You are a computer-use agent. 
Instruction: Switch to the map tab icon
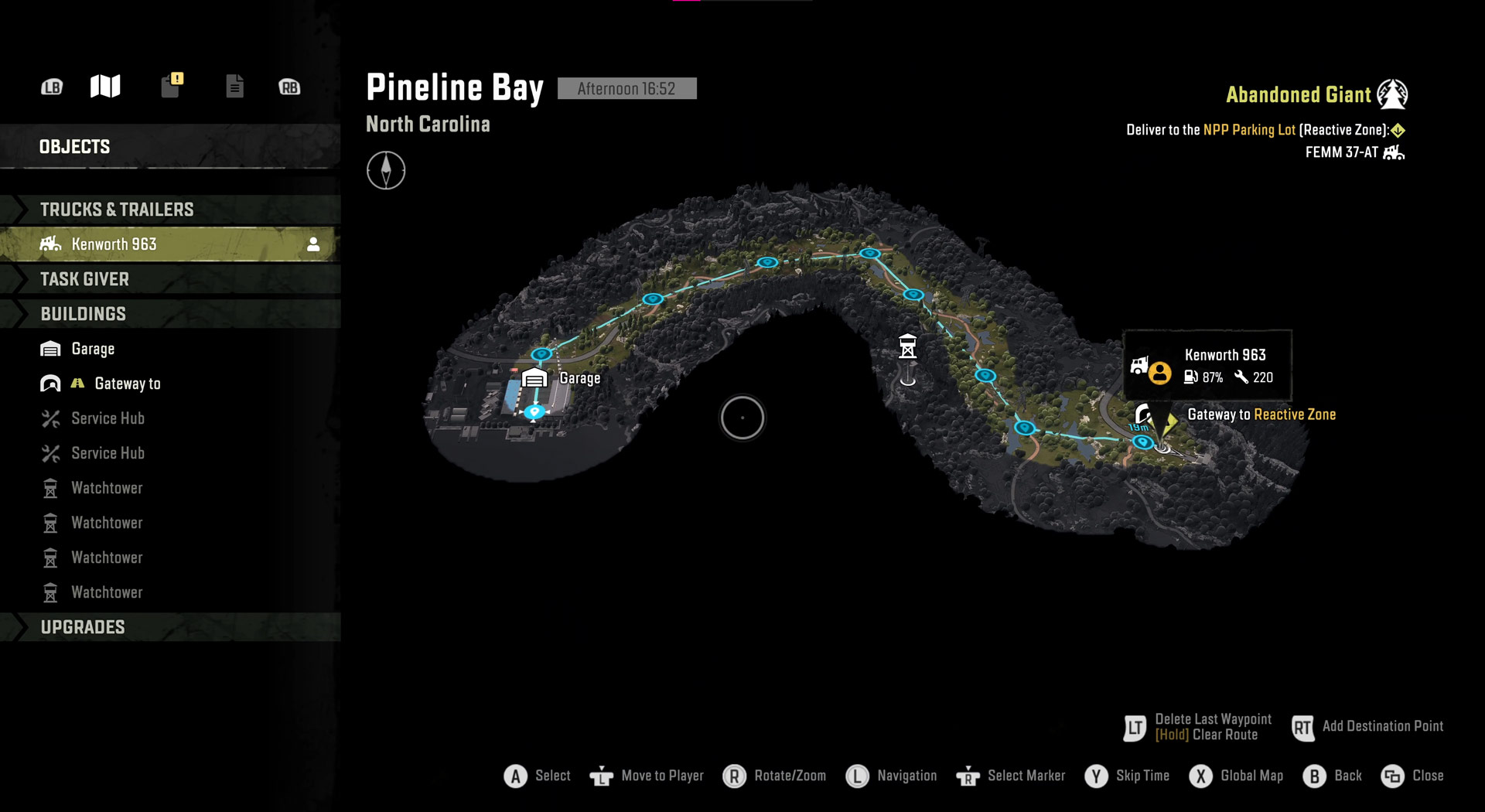click(105, 87)
